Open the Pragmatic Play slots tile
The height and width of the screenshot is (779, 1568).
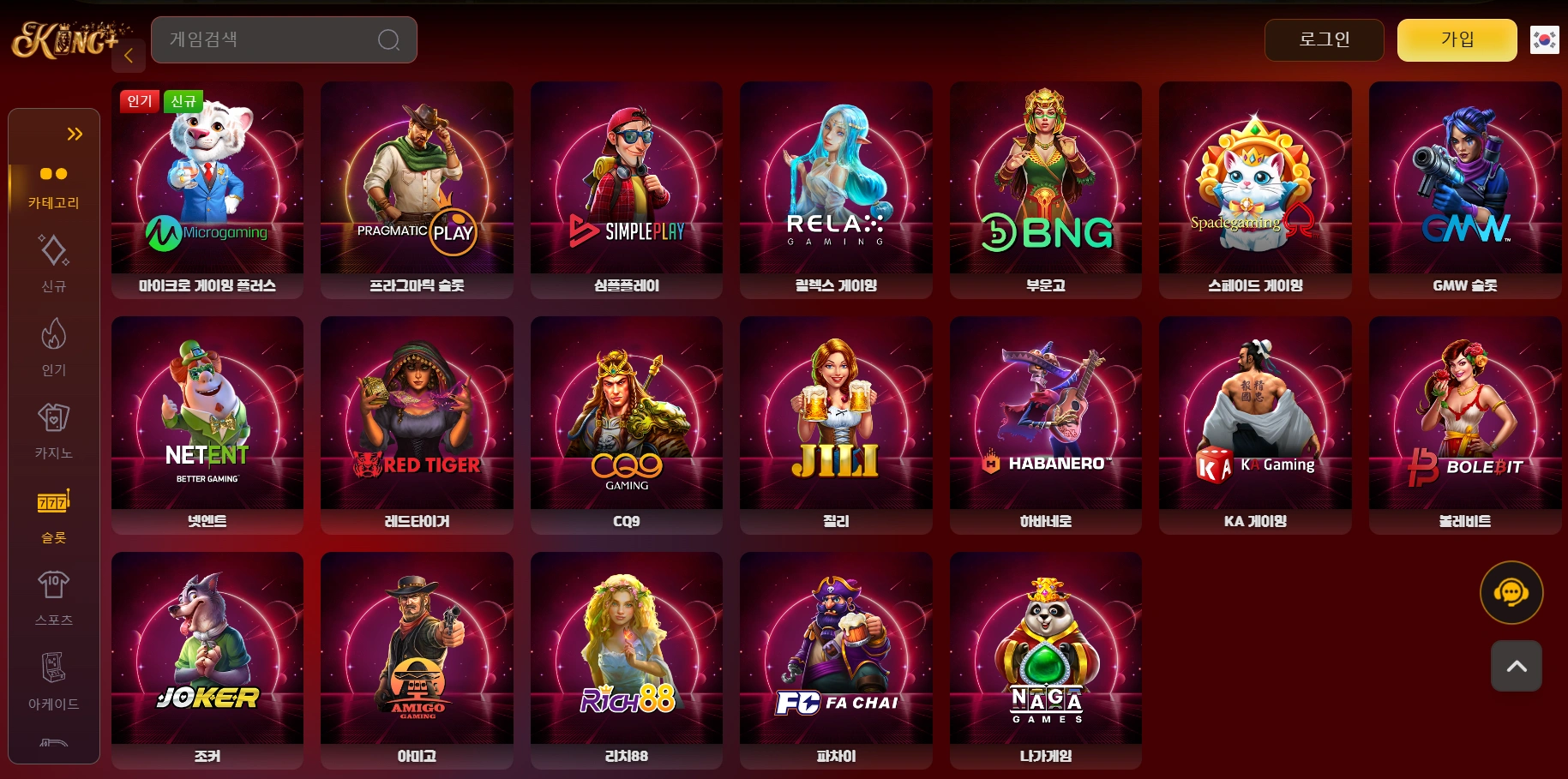(417, 189)
